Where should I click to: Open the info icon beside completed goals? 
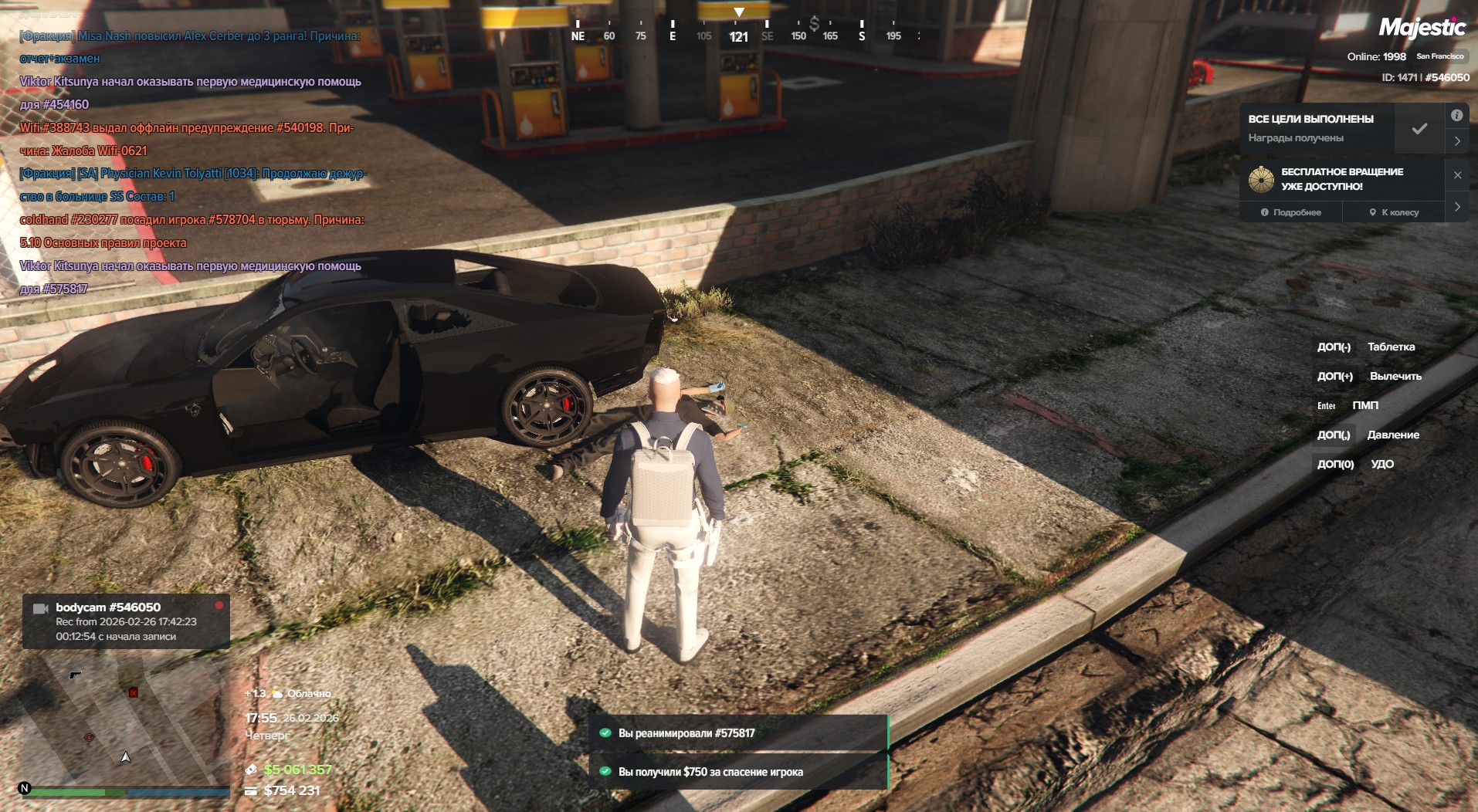click(1456, 116)
